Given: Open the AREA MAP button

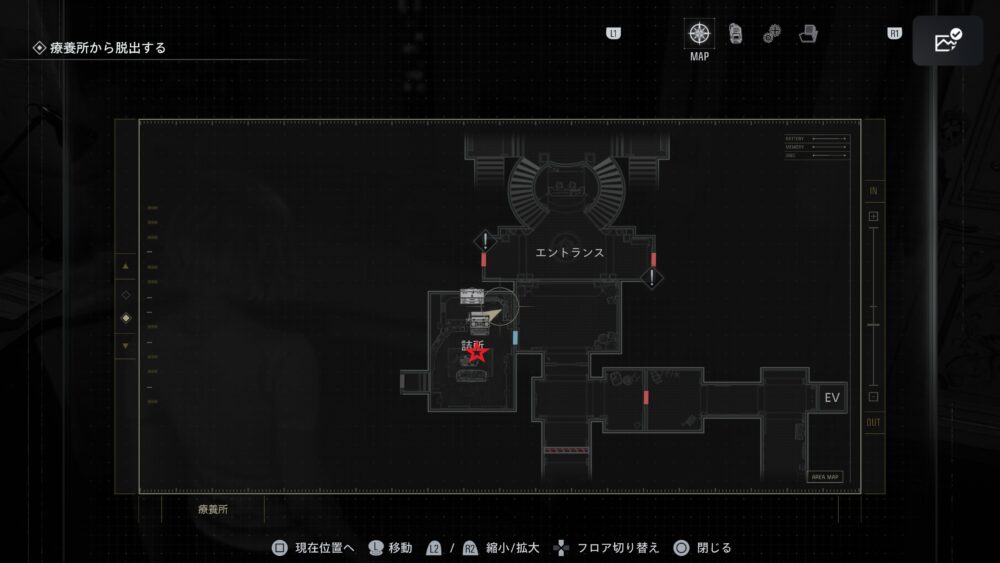Looking at the screenshot, I should 825,477.
